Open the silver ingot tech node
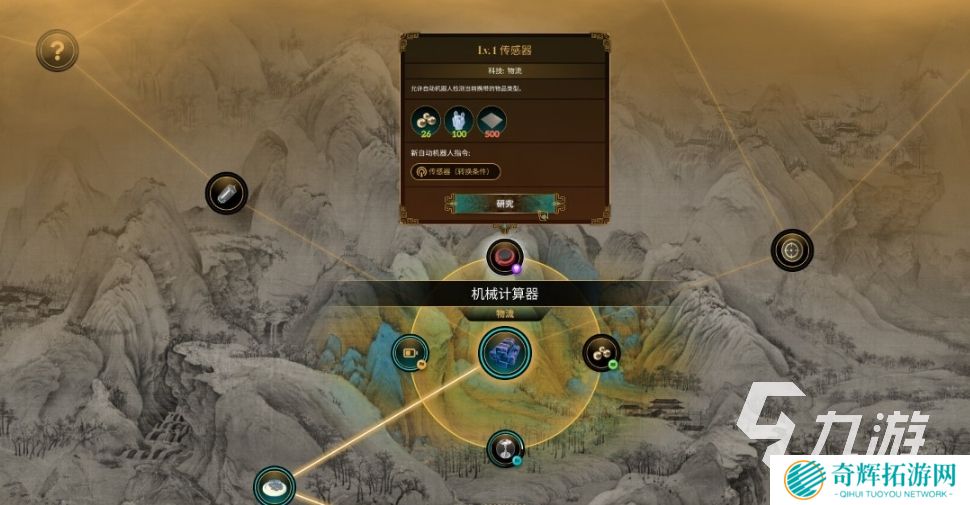Image resolution: width=970 pixels, height=505 pixels. pyautogui.click(x=226, y=193)
